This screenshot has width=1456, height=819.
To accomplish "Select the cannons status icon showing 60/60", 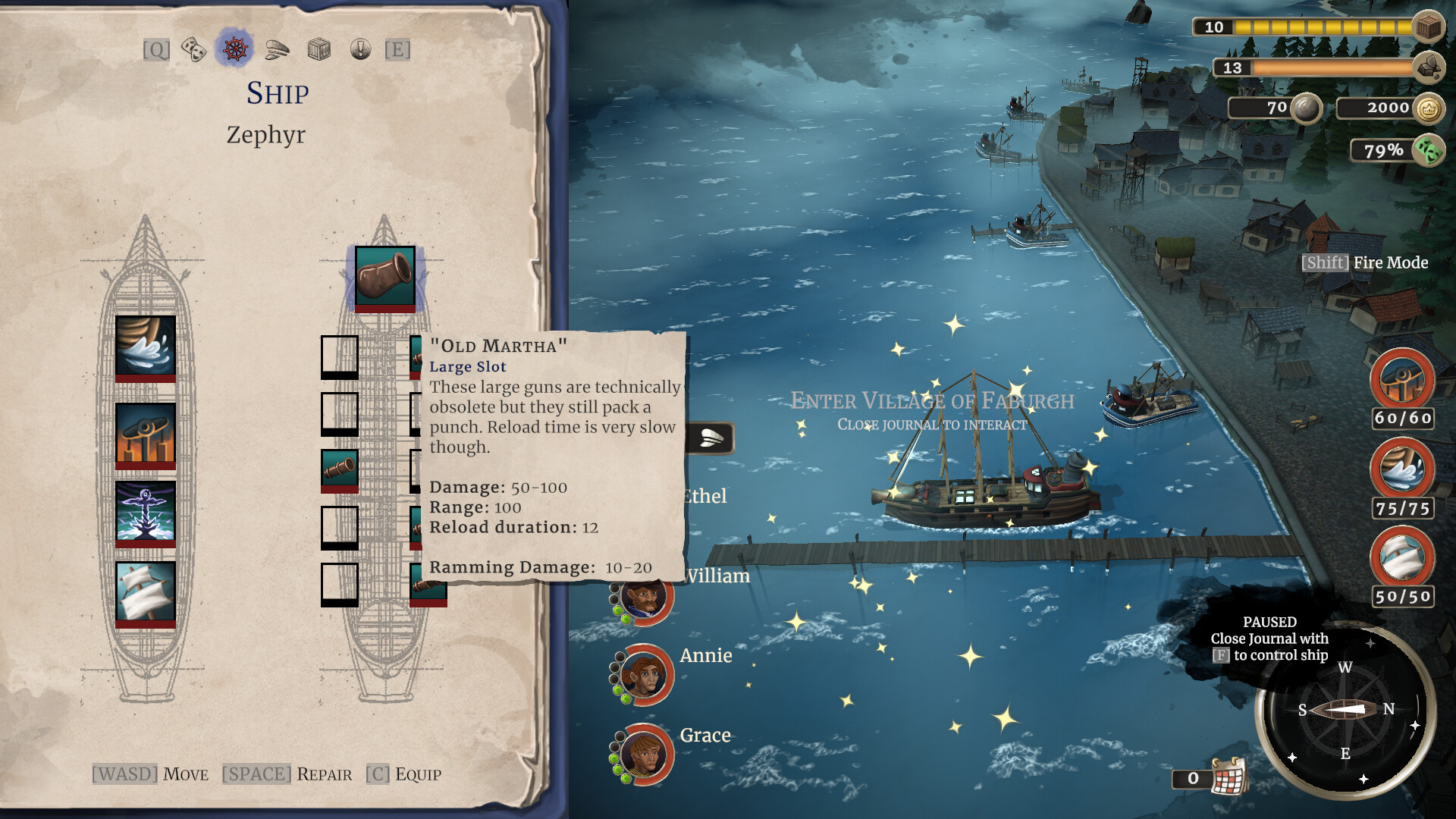I will pyautogui.click(x=1402, y=378).
